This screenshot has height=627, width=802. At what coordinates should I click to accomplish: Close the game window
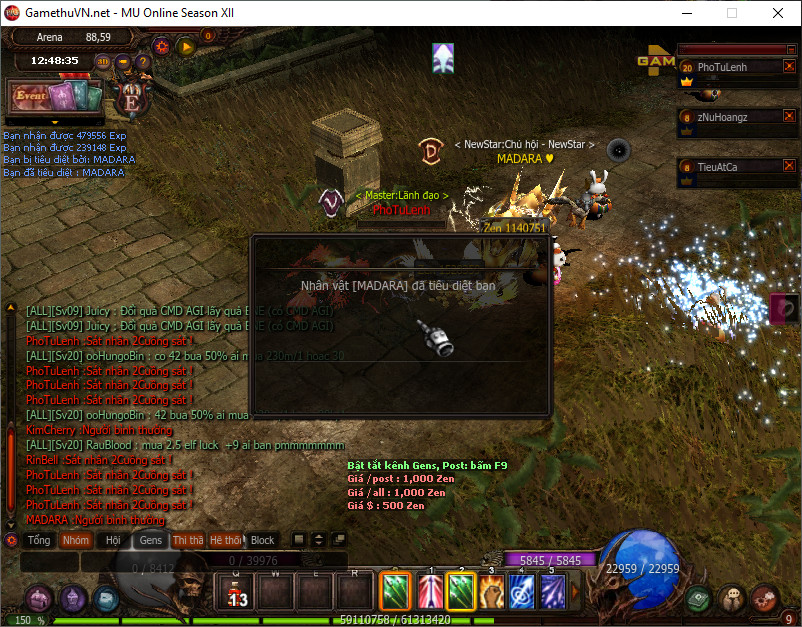pyautogui.click(x=778, y=14)
